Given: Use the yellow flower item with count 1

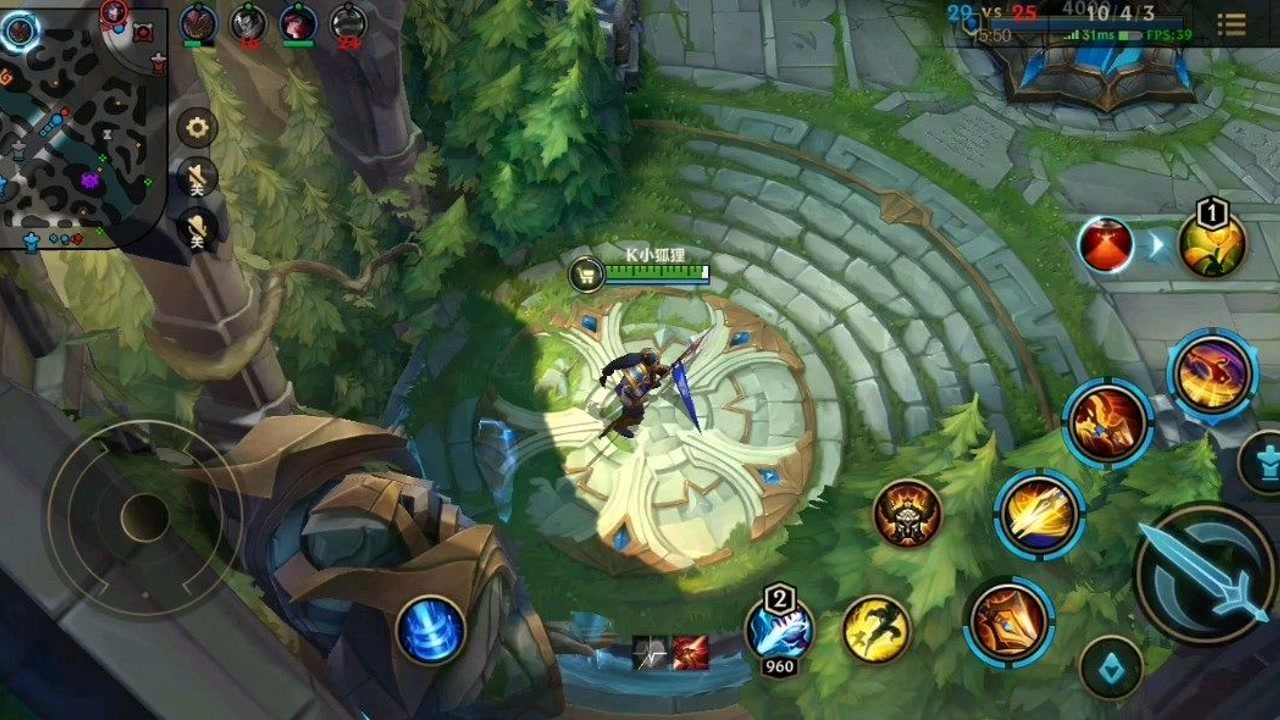Looking at the screenshot, I should [x=1212, y=243].
